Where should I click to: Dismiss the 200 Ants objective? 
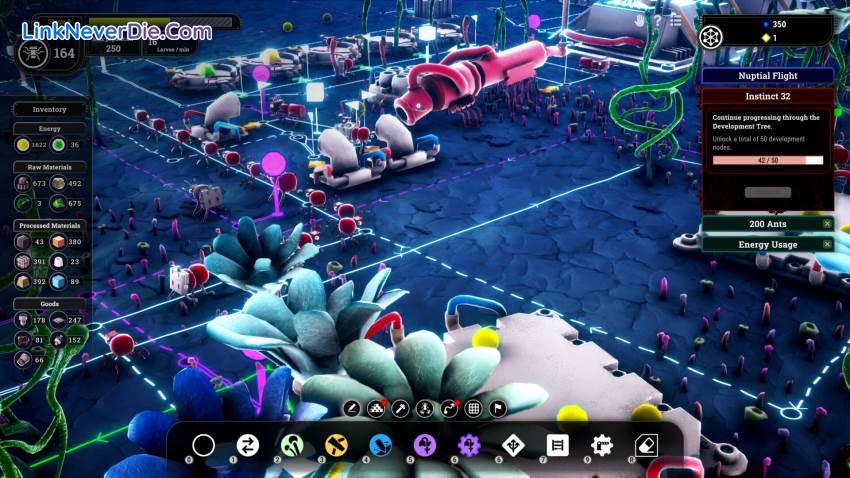(x=827, y=224)
